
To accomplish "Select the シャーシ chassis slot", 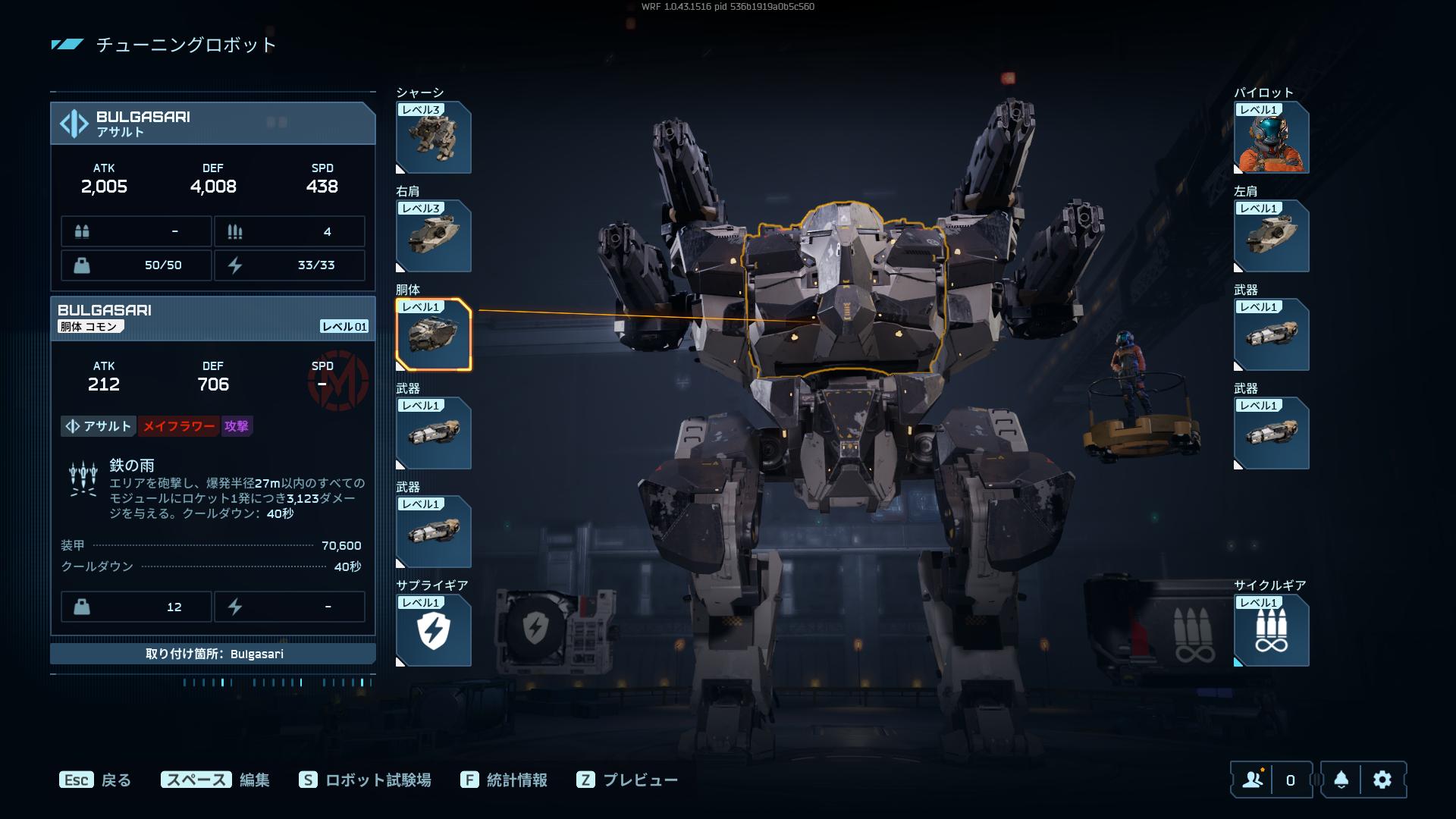I will click(x=433, y=138).
